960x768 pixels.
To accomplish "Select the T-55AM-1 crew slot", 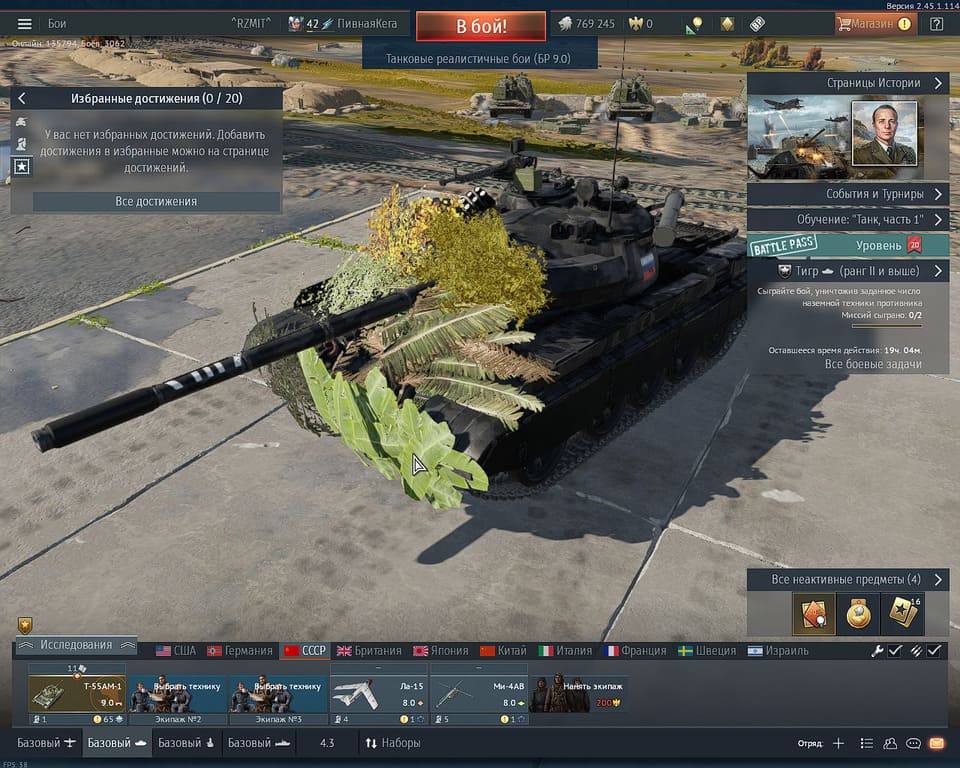I will [x=76, y=694].
